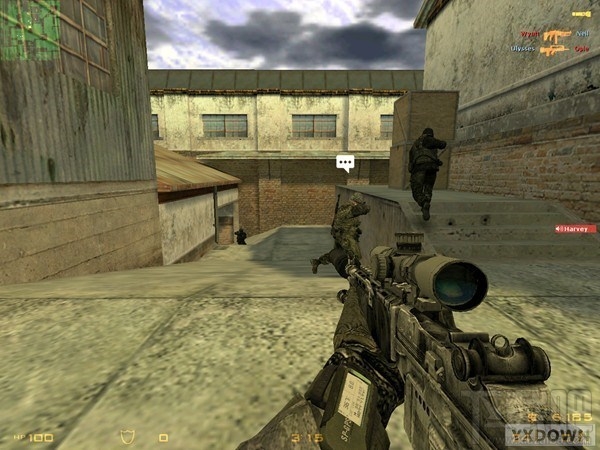Click the armor shield icon
This screenshot has height=450, width=600.
(127, 437)
